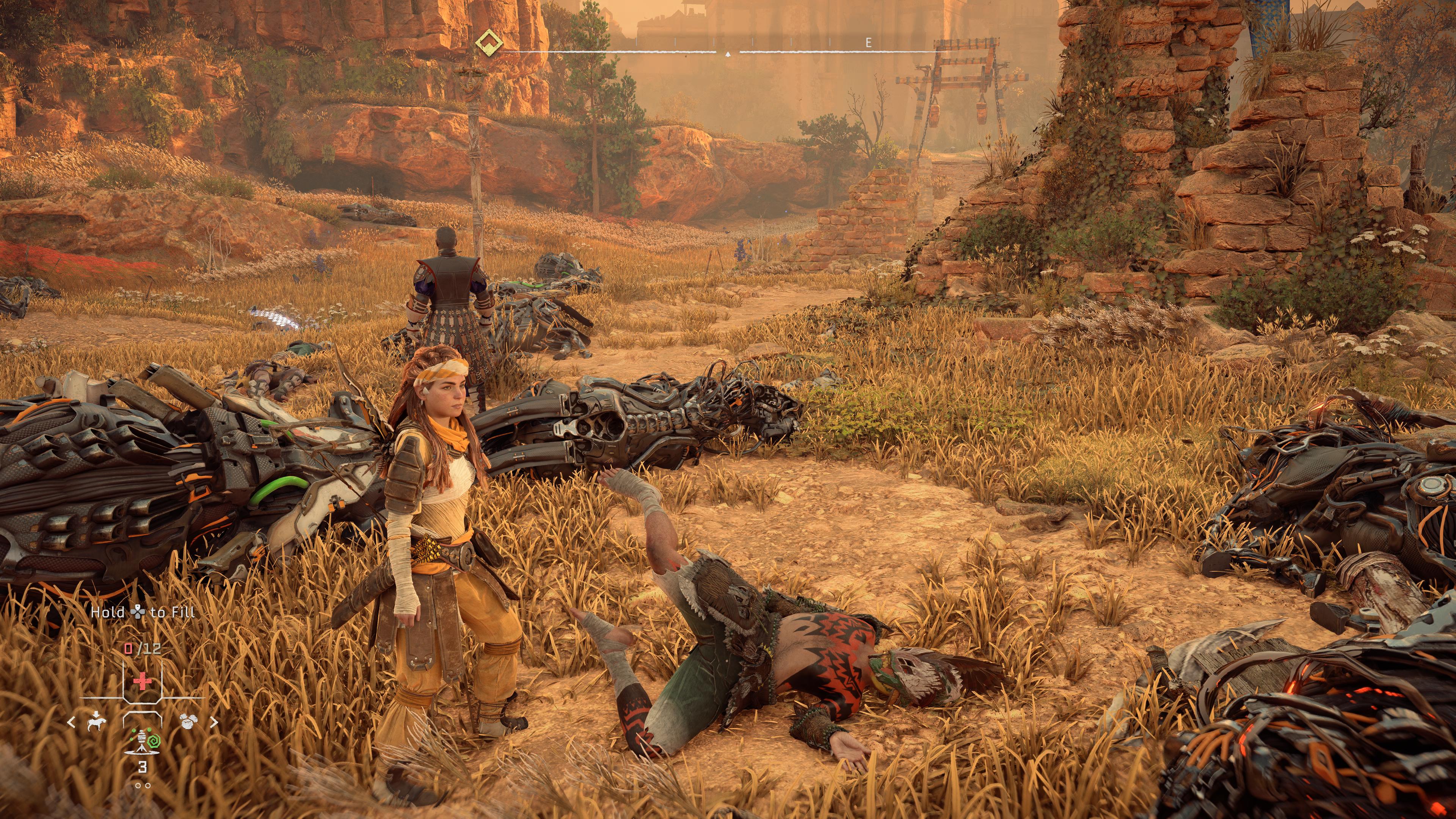Click the compass bar heading strip

coord(728,51)
